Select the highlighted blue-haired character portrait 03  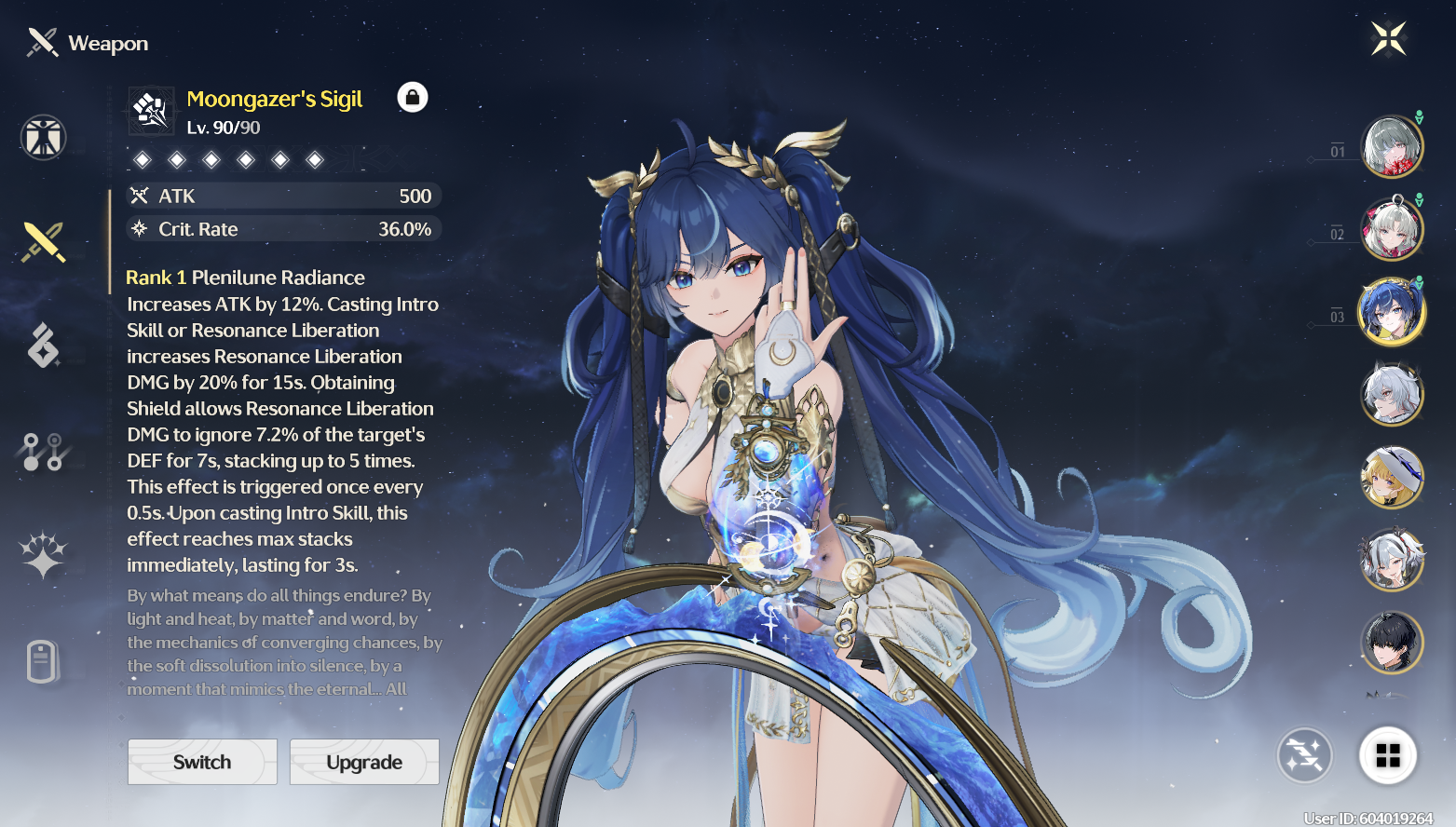click(1392, 311)
